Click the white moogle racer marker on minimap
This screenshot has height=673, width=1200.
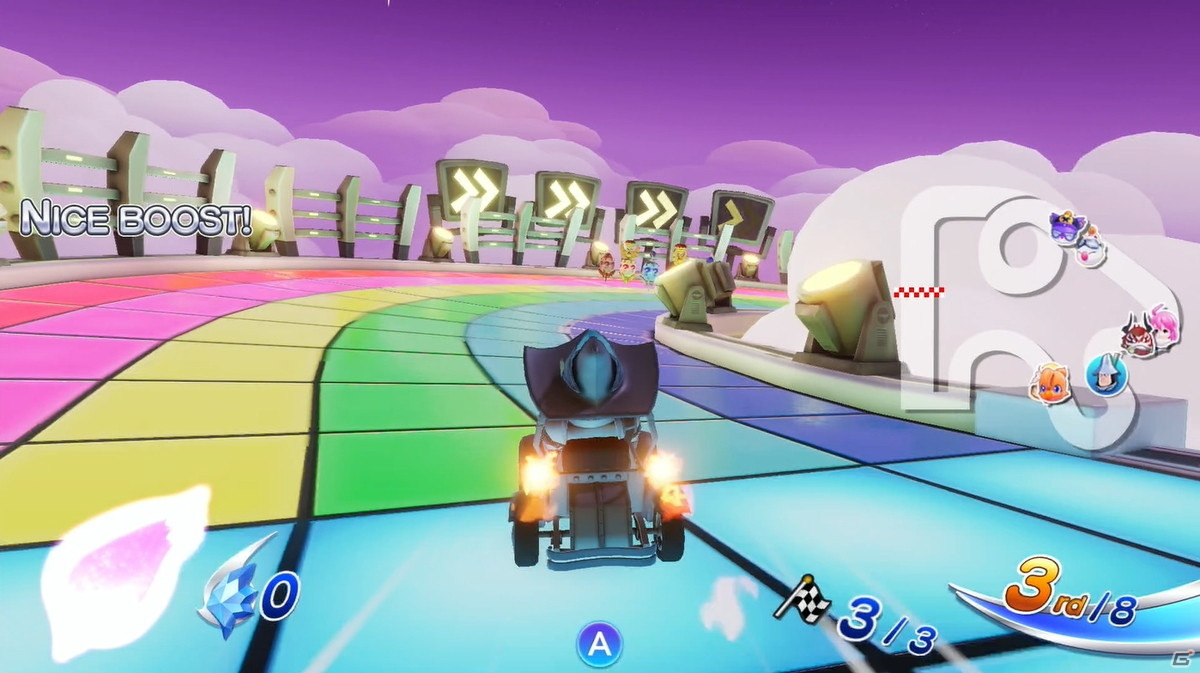[x=1091, y=246]
